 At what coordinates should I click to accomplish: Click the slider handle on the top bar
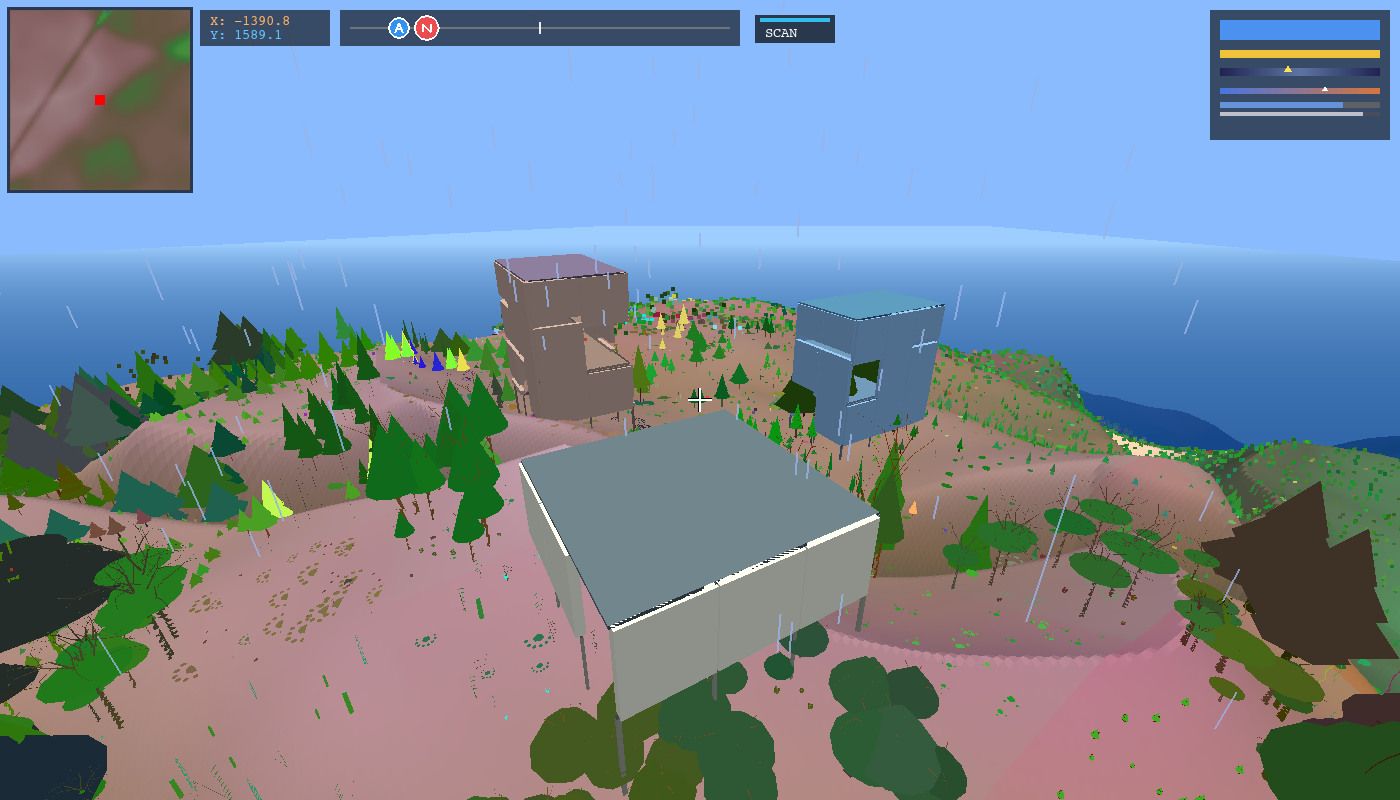click(539, 28)
